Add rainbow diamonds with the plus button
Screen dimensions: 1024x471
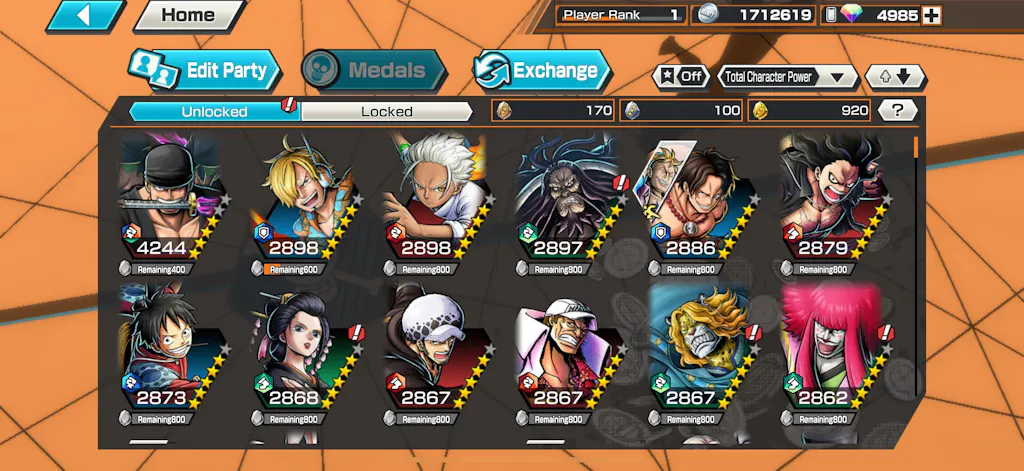click(x=931, y=15)
